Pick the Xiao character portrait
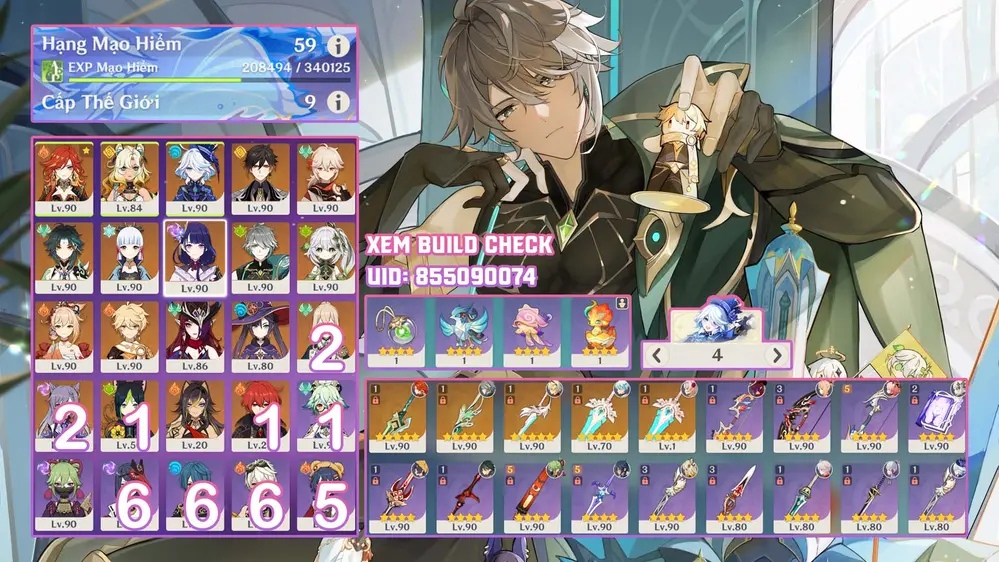This screenshot has width=999, height=562. 63,257
